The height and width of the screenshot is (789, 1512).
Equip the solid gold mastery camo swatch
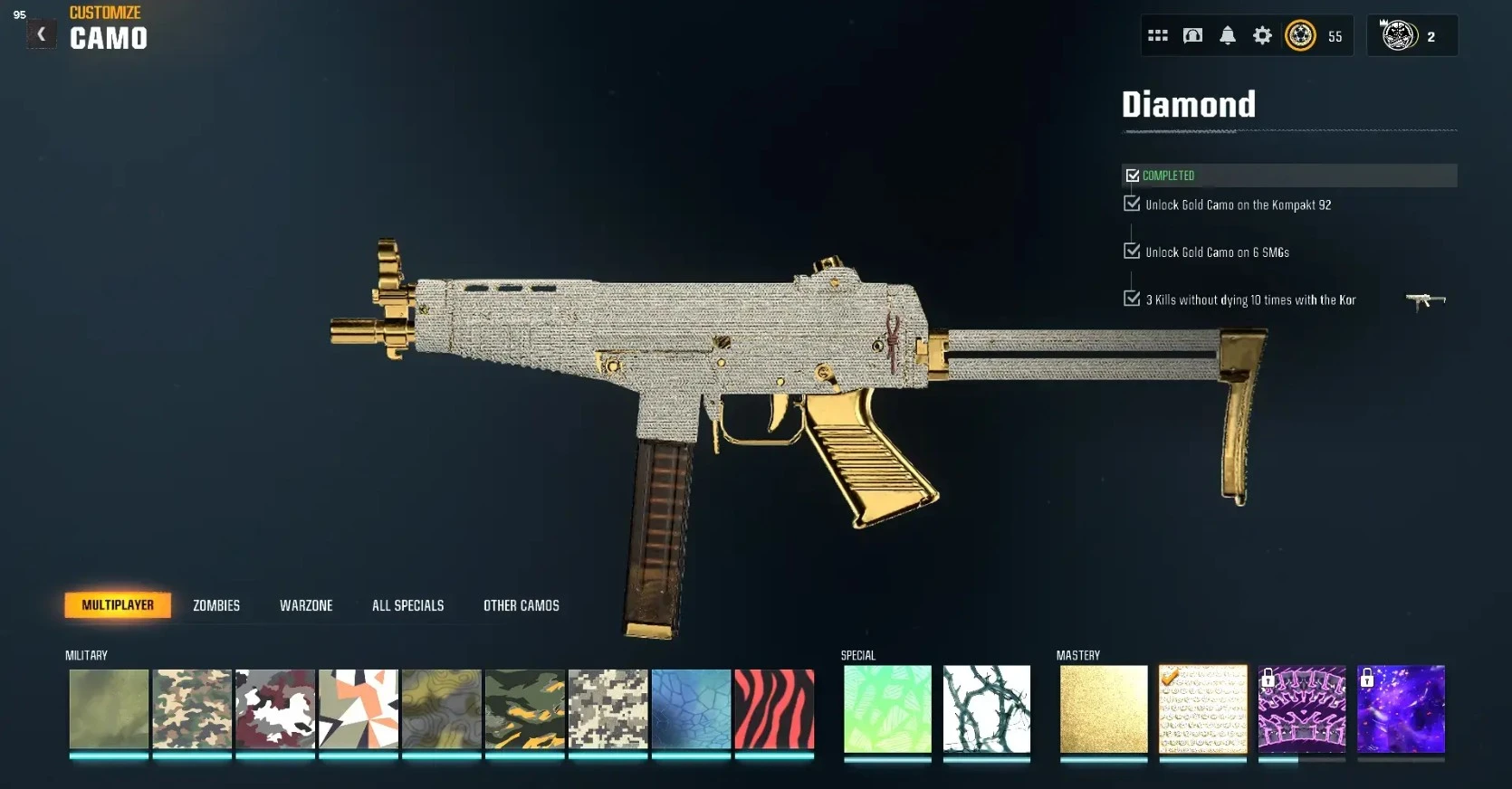[1103, 711]
